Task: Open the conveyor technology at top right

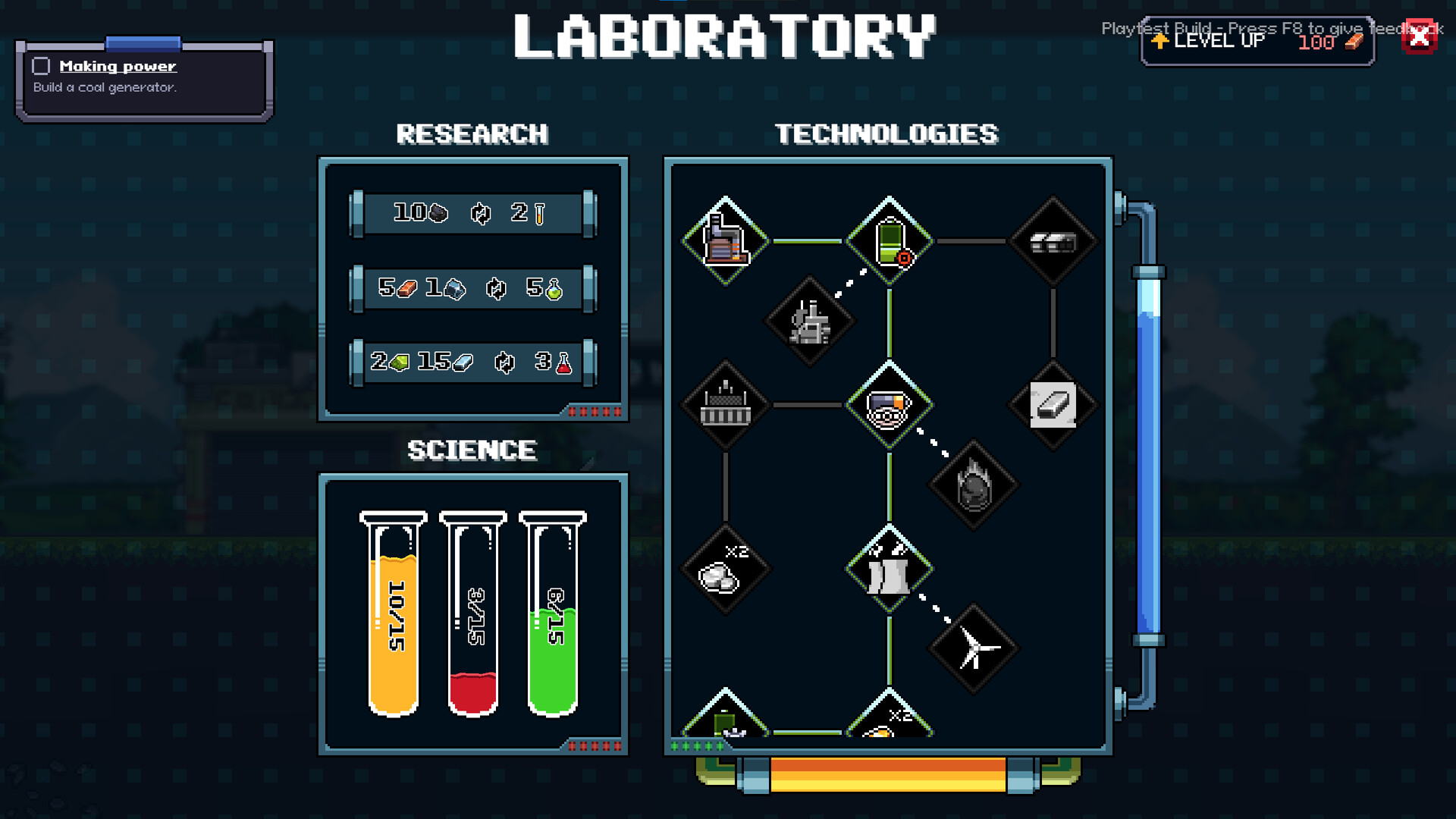Action: tap(1053, 241)
